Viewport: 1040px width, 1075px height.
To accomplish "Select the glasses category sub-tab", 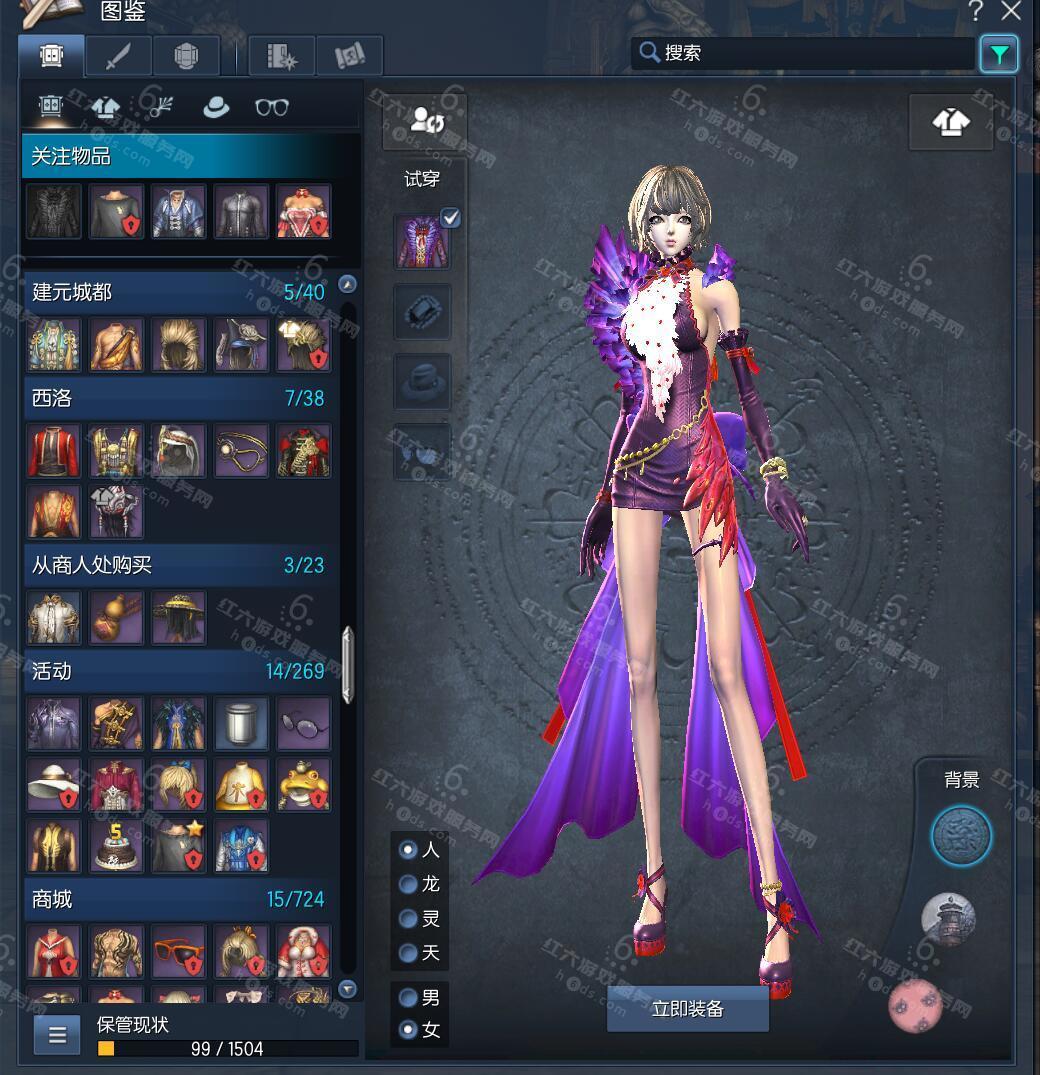I will pyautogui.click(x=271, y=107).
